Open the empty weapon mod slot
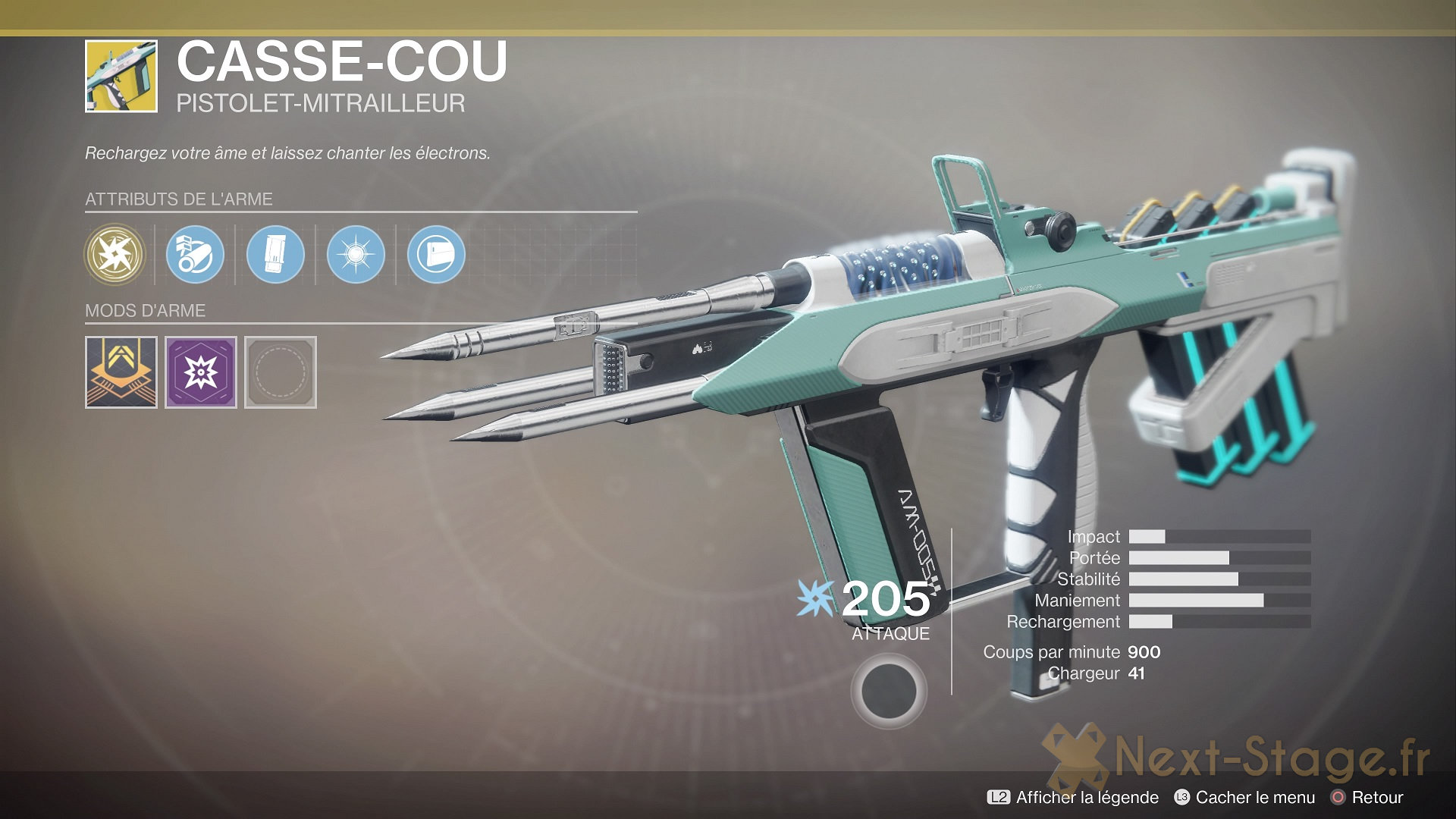Screen dimensions: 1456x819 (x=281, y=372)
